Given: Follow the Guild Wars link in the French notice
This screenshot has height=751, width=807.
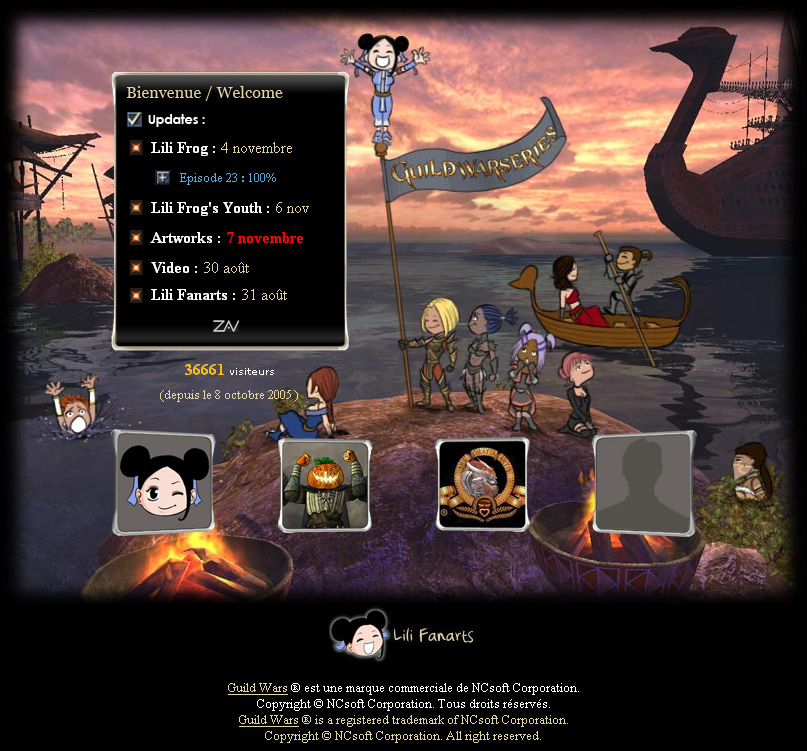Looking at the screenshot, I should pyautogui.click(x=255, y=688).
